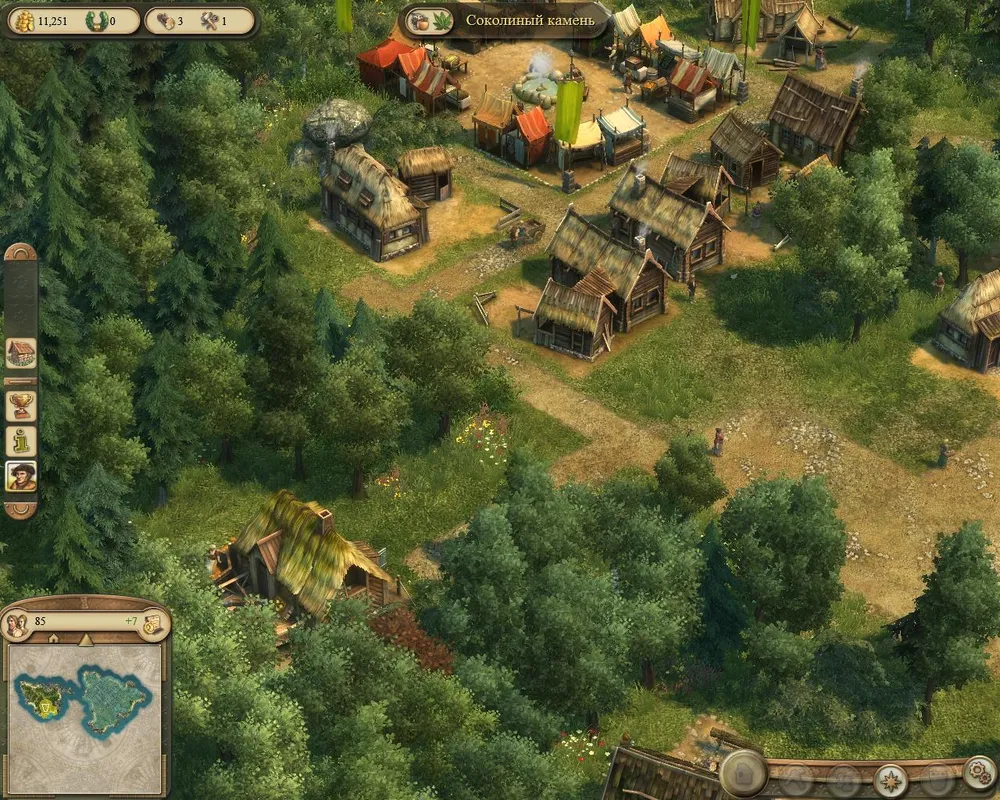Open the trophy achievements panel
This screenshot has width=1000, height=800.
tap(21, 405)
